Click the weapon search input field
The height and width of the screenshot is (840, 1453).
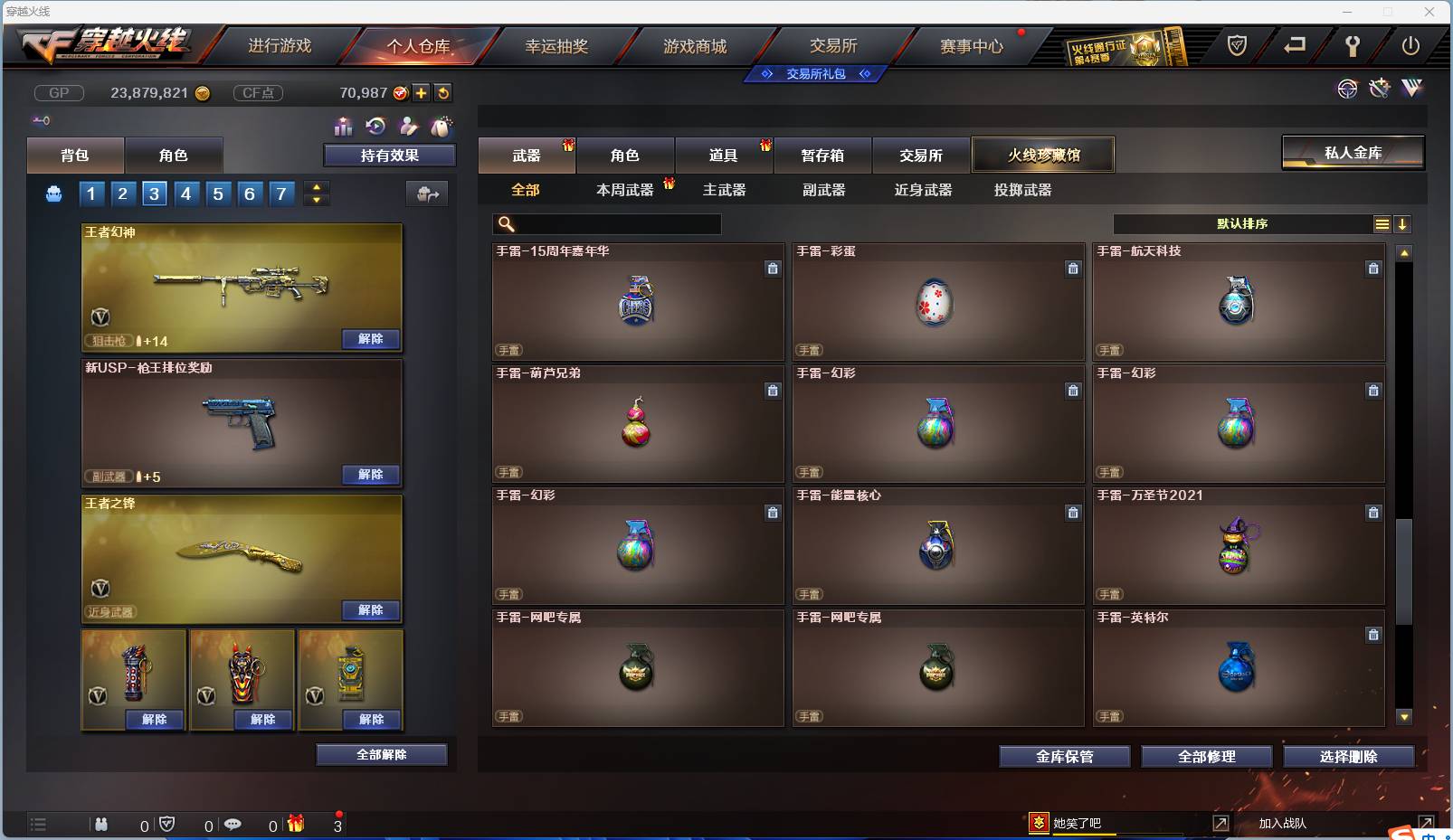(606, 223)
